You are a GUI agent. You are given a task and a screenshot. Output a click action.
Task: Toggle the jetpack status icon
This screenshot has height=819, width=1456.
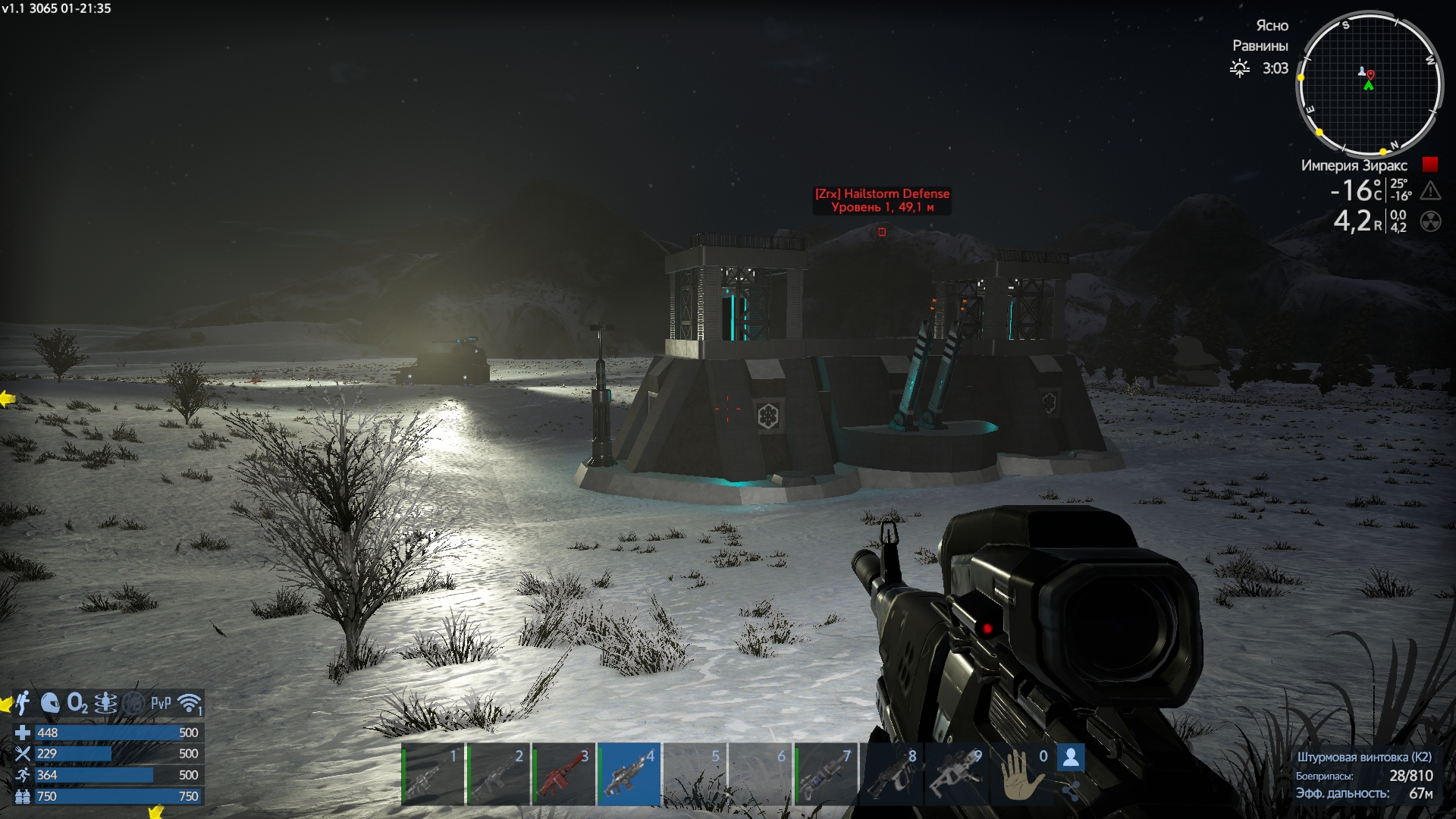tap(23, 703)
